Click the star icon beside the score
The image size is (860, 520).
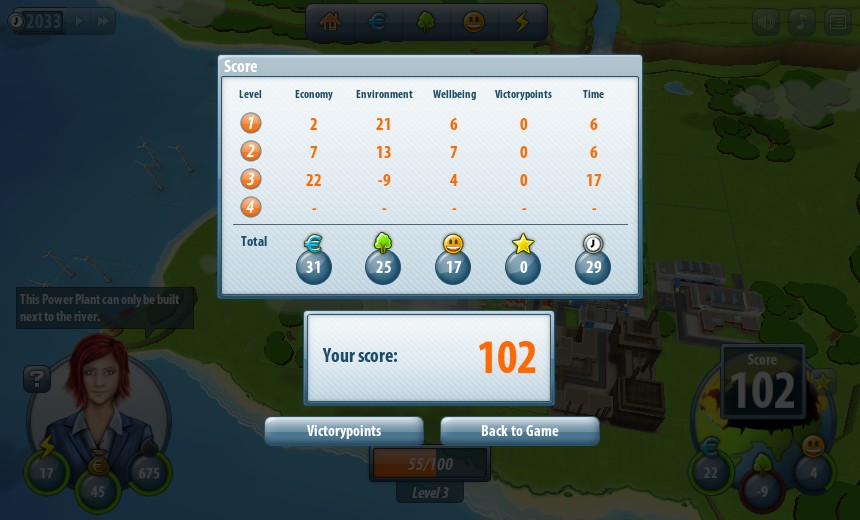pos(822,381)
